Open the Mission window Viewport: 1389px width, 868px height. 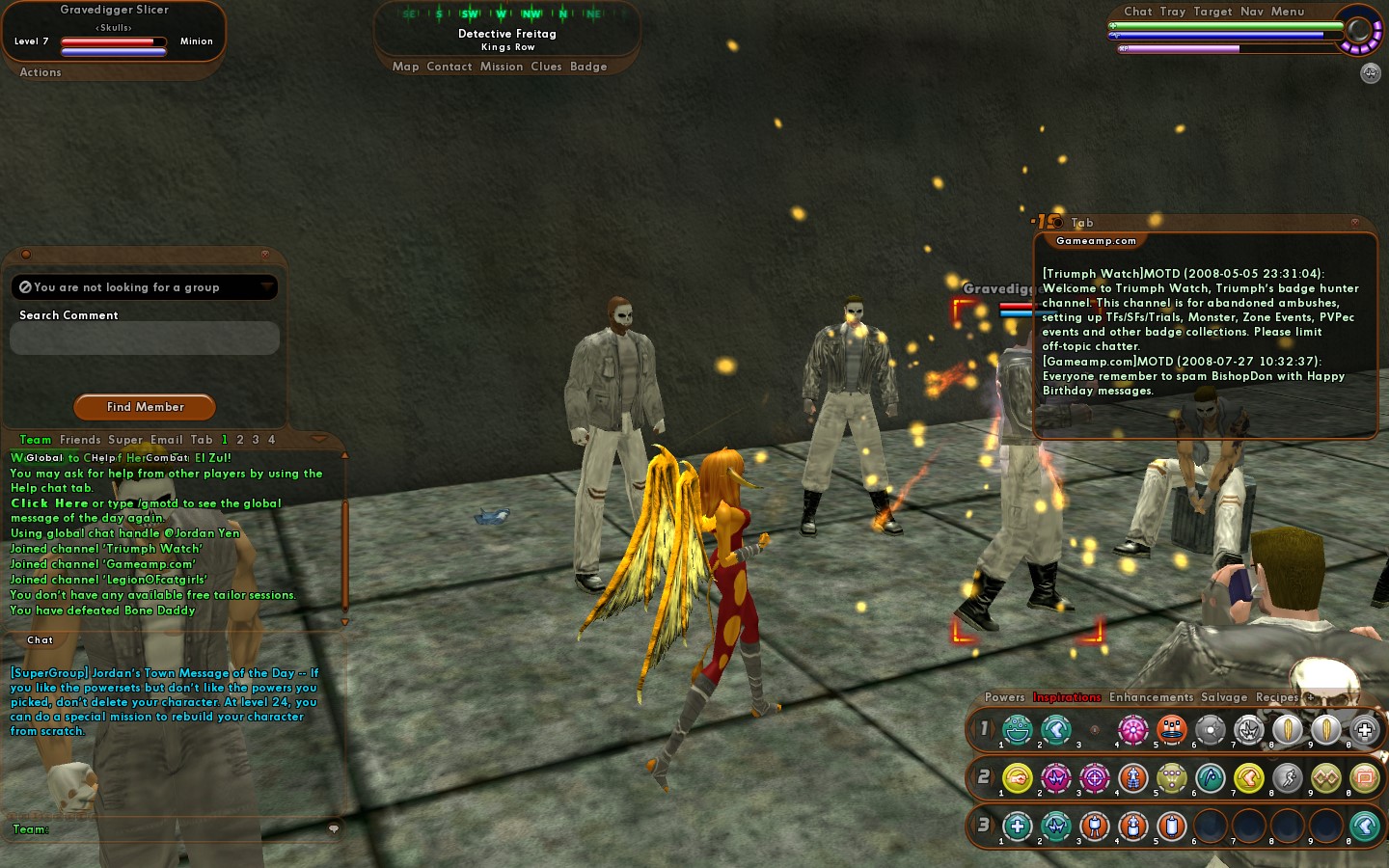[502, 67]
